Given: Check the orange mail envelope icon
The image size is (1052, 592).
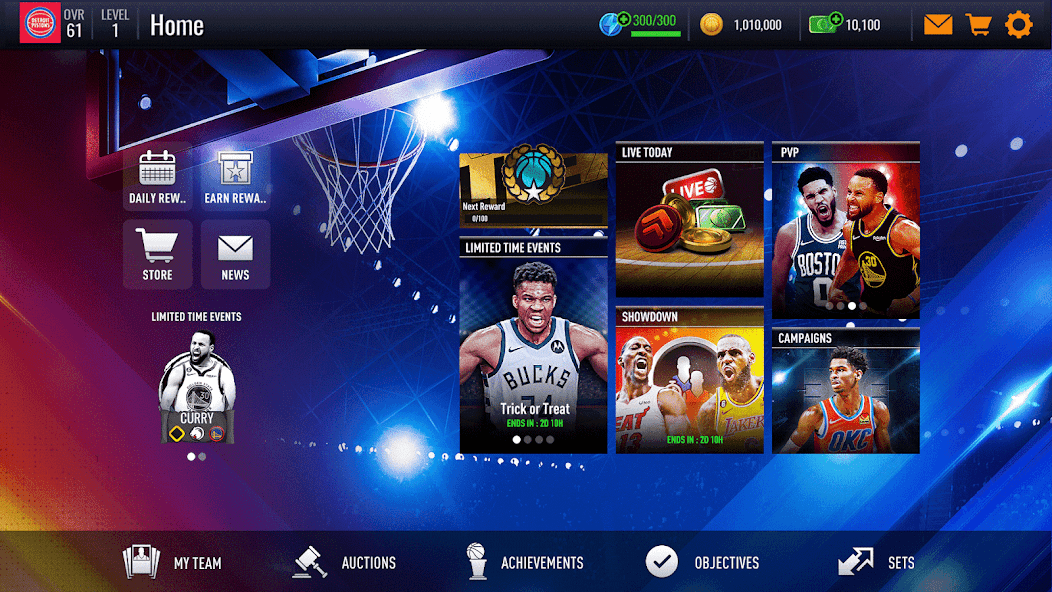Looking at the screenshot, I should pyautogui.click(x=938, y=25).
